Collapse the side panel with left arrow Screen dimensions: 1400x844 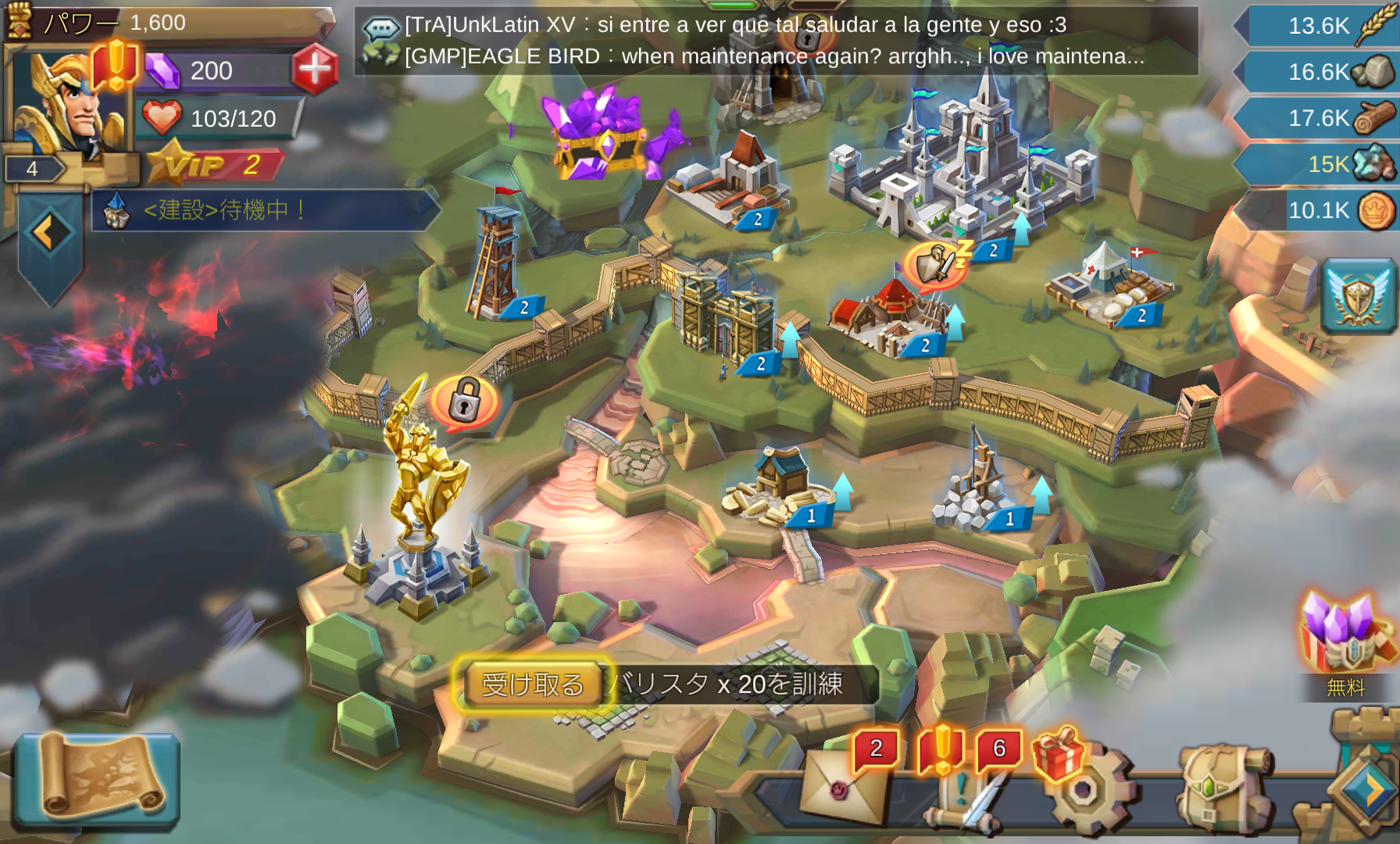[x=50, y=233]
